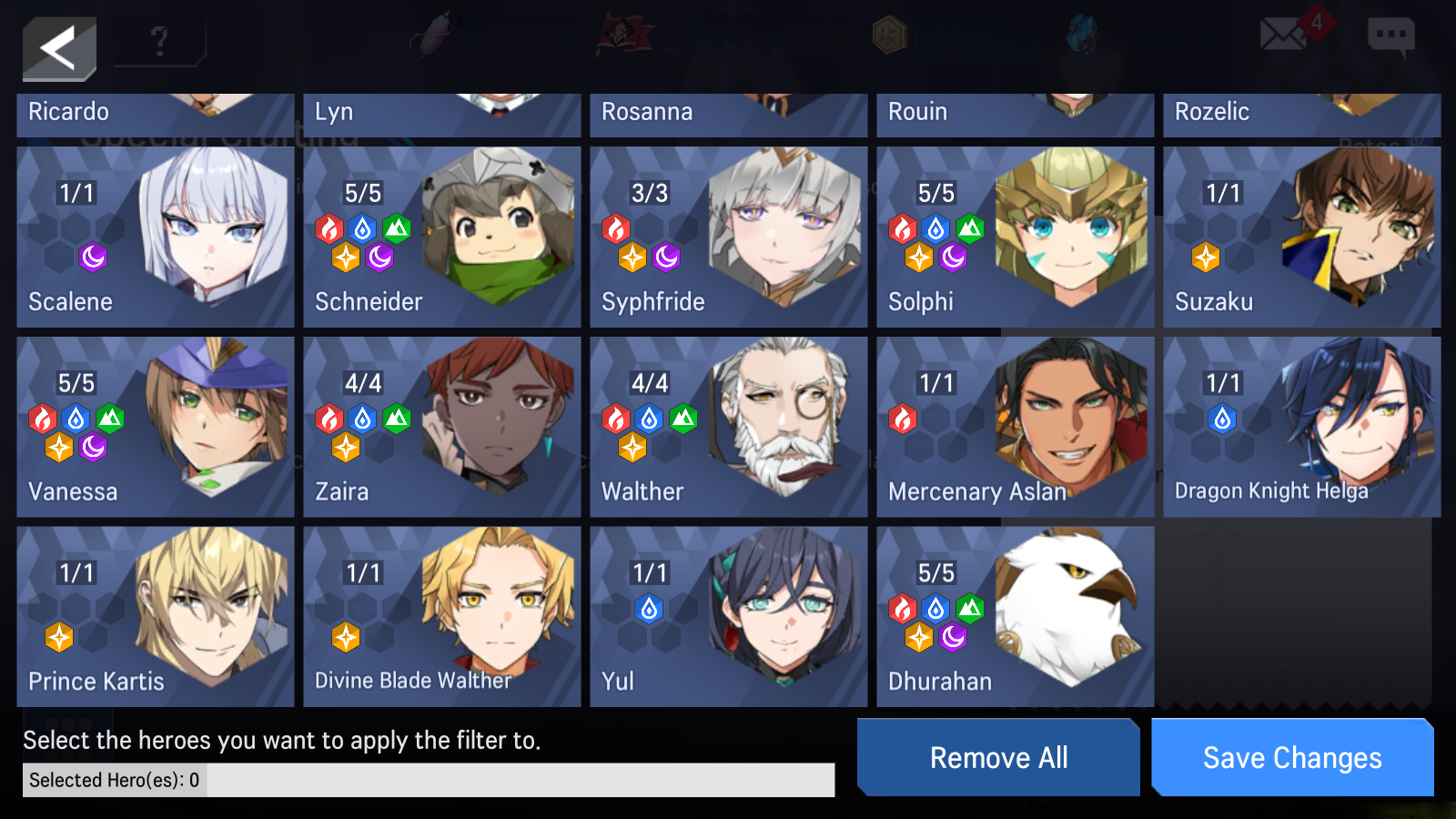Go back with the arrow button

(59, 48)
